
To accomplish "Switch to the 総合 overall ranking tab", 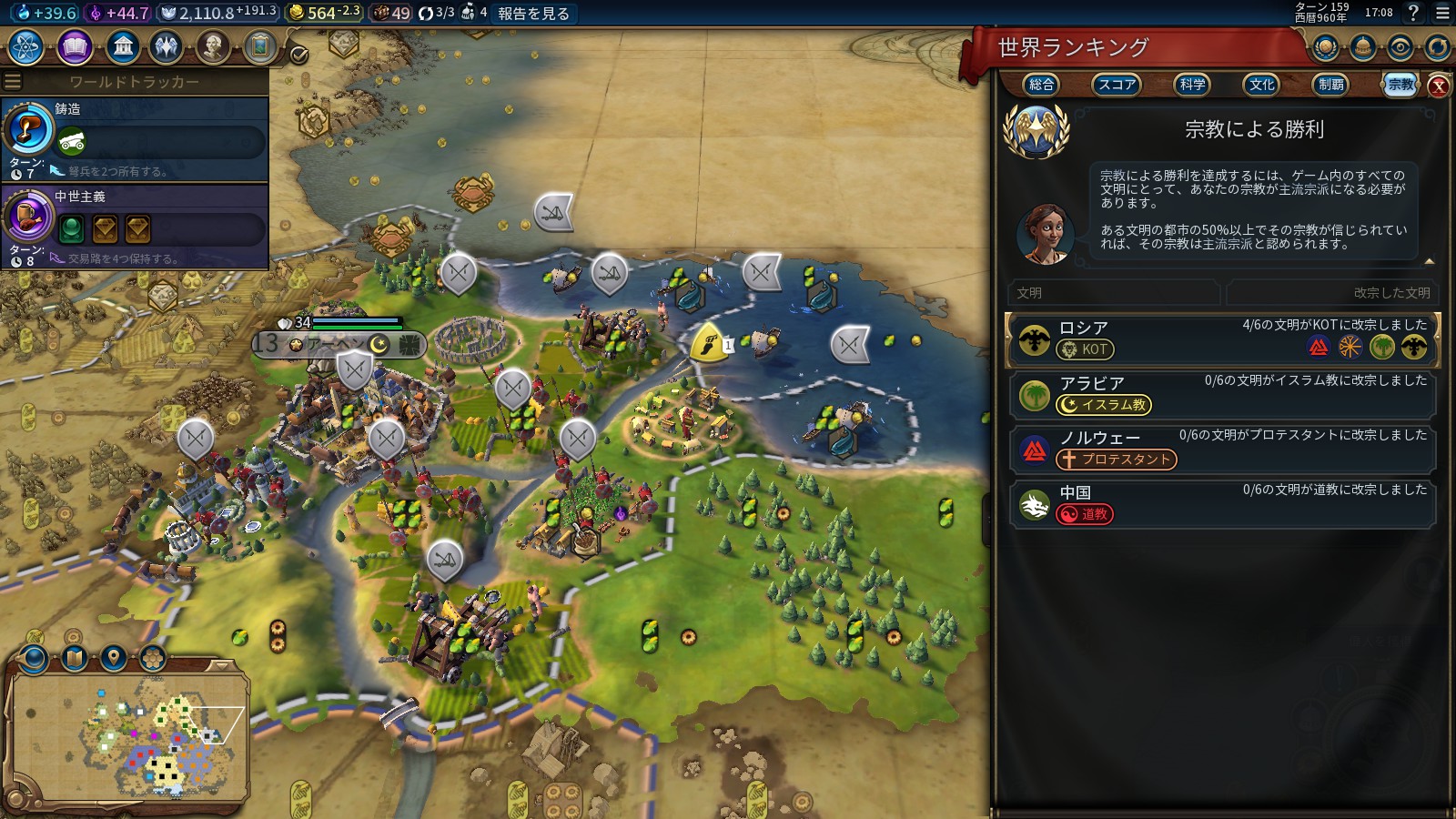I will coord(1041,85).
